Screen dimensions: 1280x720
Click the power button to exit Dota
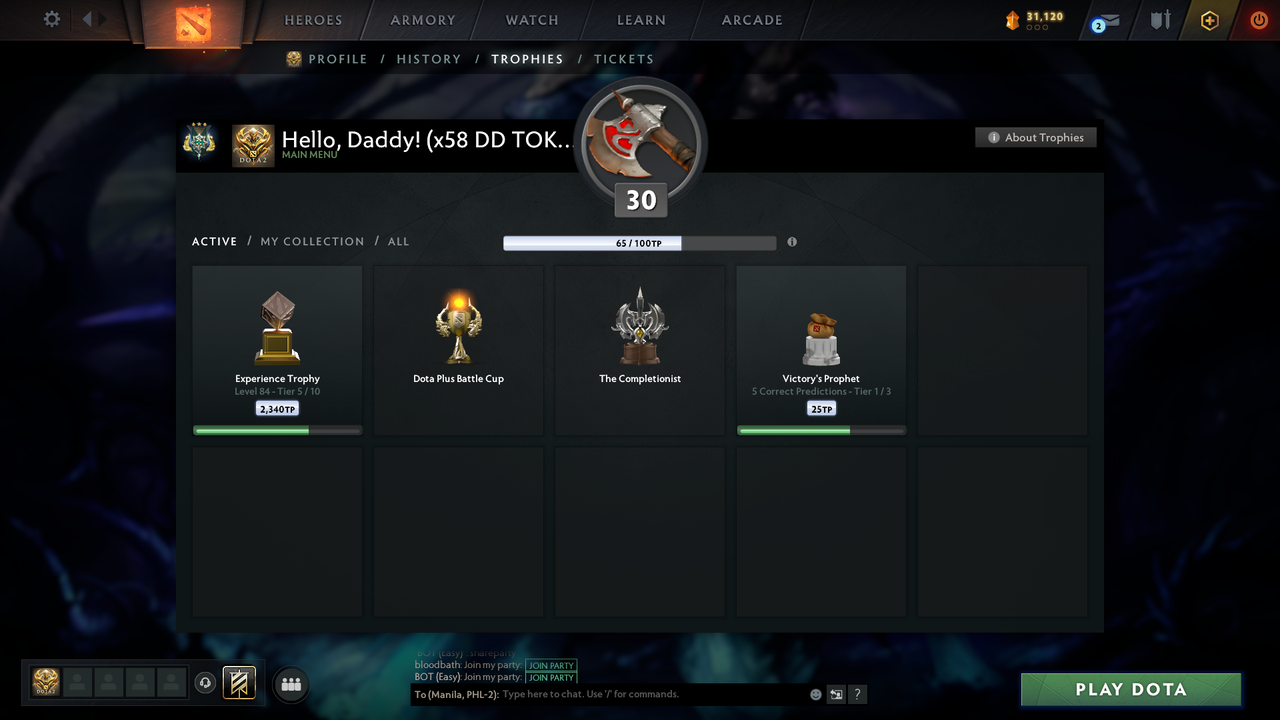tap(1258, 20)
